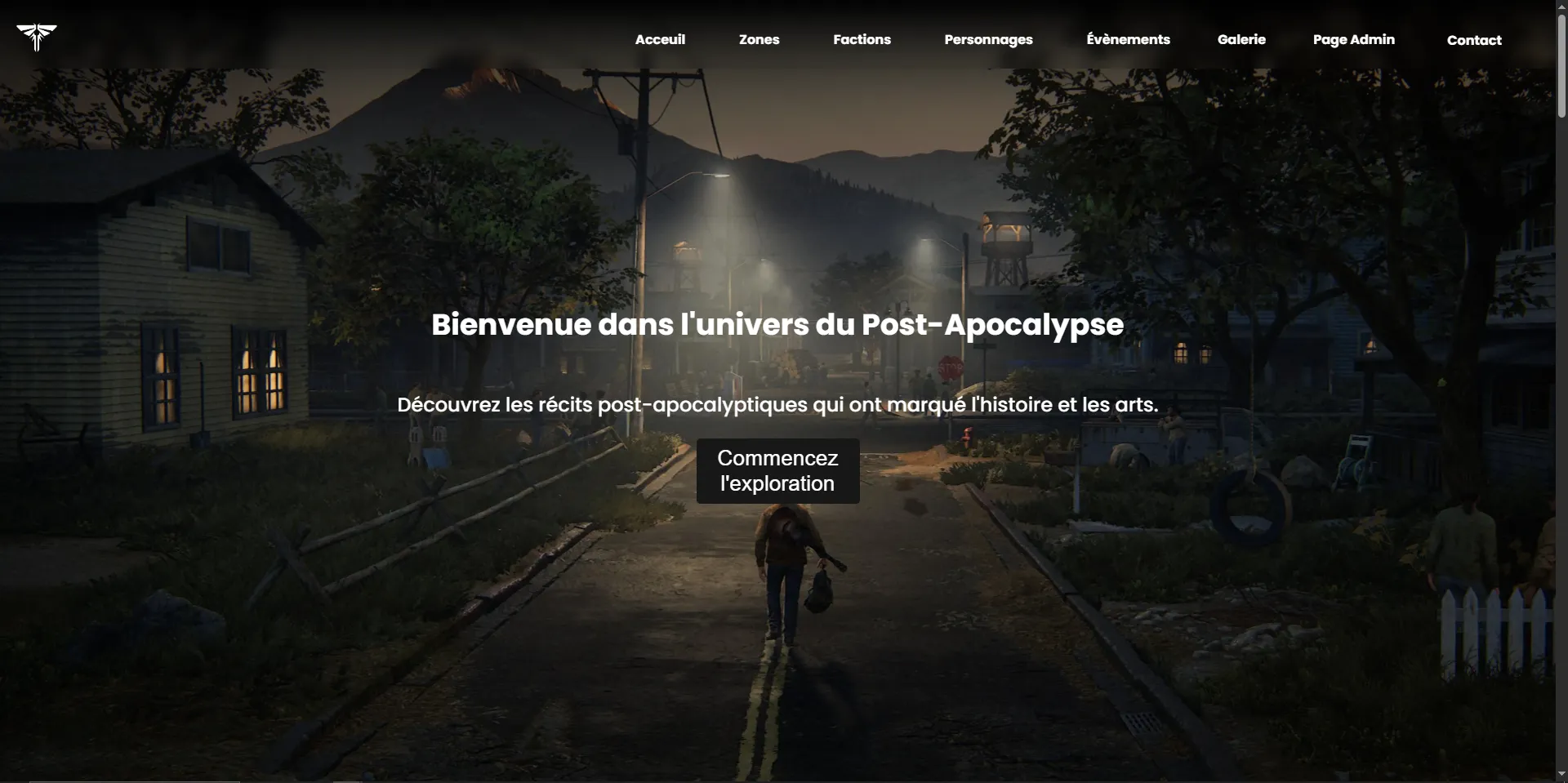Click the scrollbar down arrow
Image resolution: width=1568 pixels, height=783 pixels.
pos(1561,775)
